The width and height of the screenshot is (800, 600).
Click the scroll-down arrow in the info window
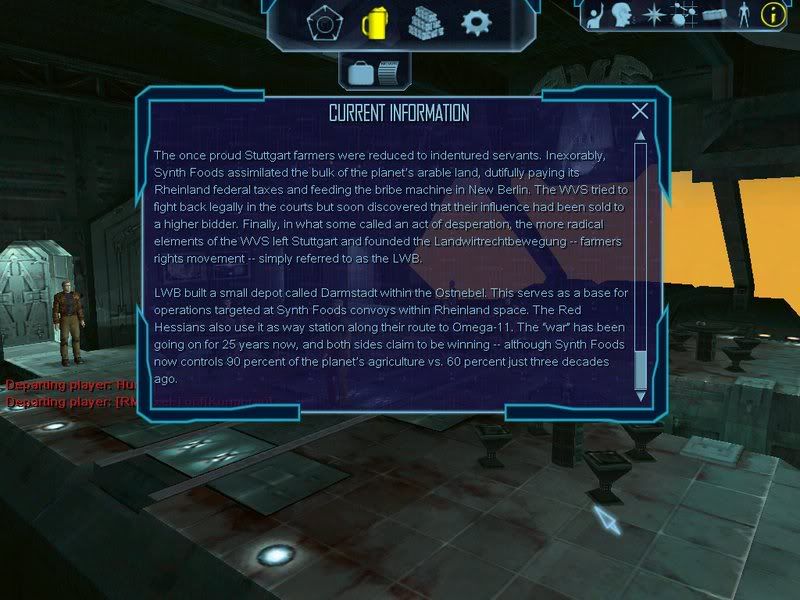(x=641, y=396)
